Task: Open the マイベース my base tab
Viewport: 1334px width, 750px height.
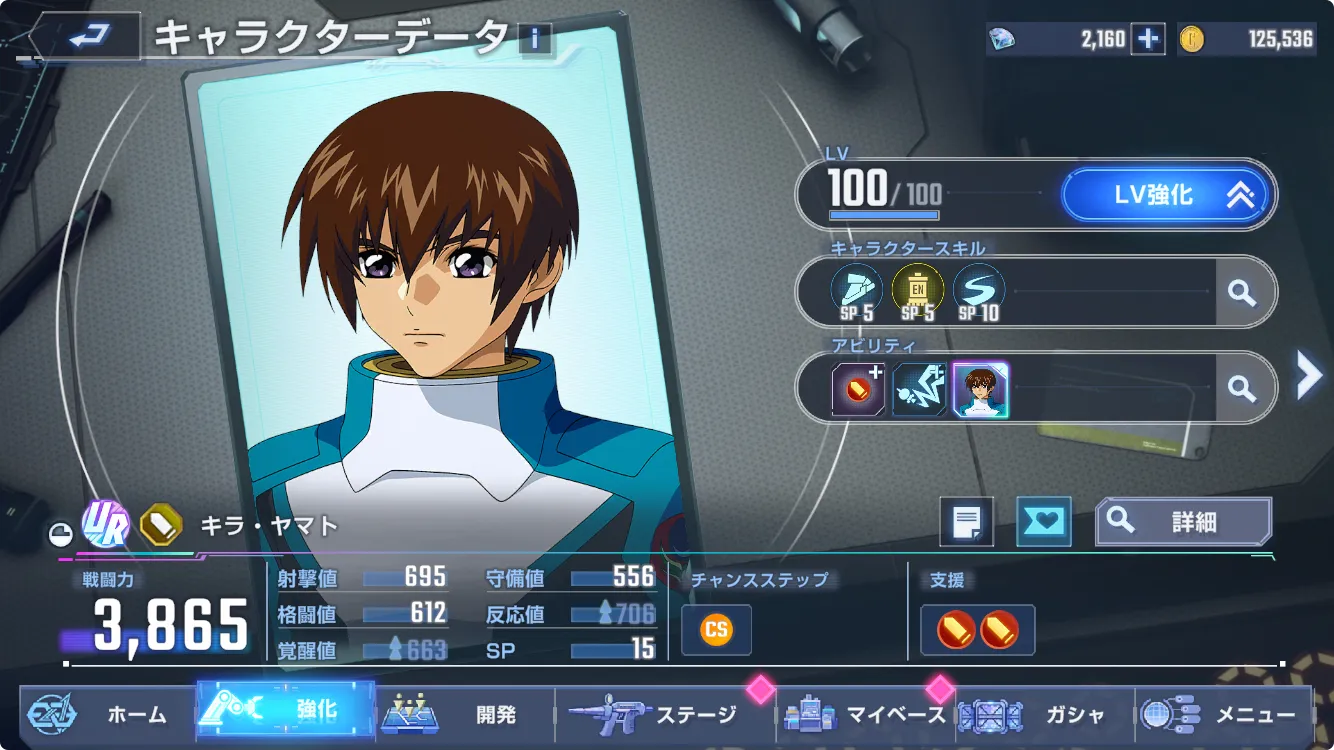Action: (x=866, y=714)
